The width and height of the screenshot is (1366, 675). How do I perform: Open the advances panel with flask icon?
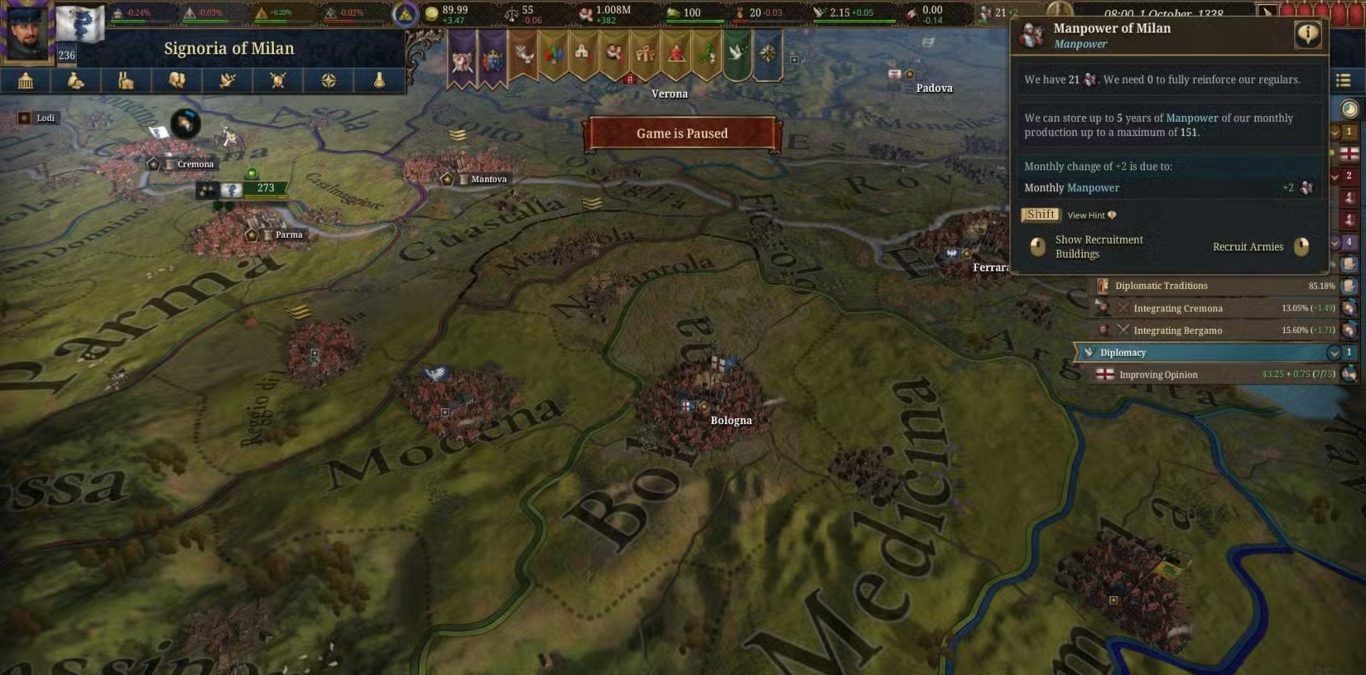coord(379,80)
